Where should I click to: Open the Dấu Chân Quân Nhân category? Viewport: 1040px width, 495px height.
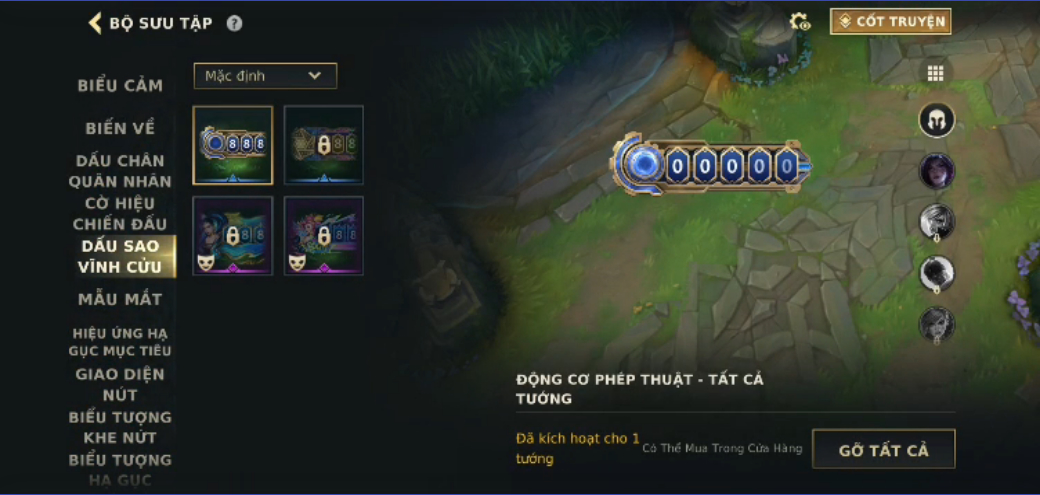[x=120, y=171]
